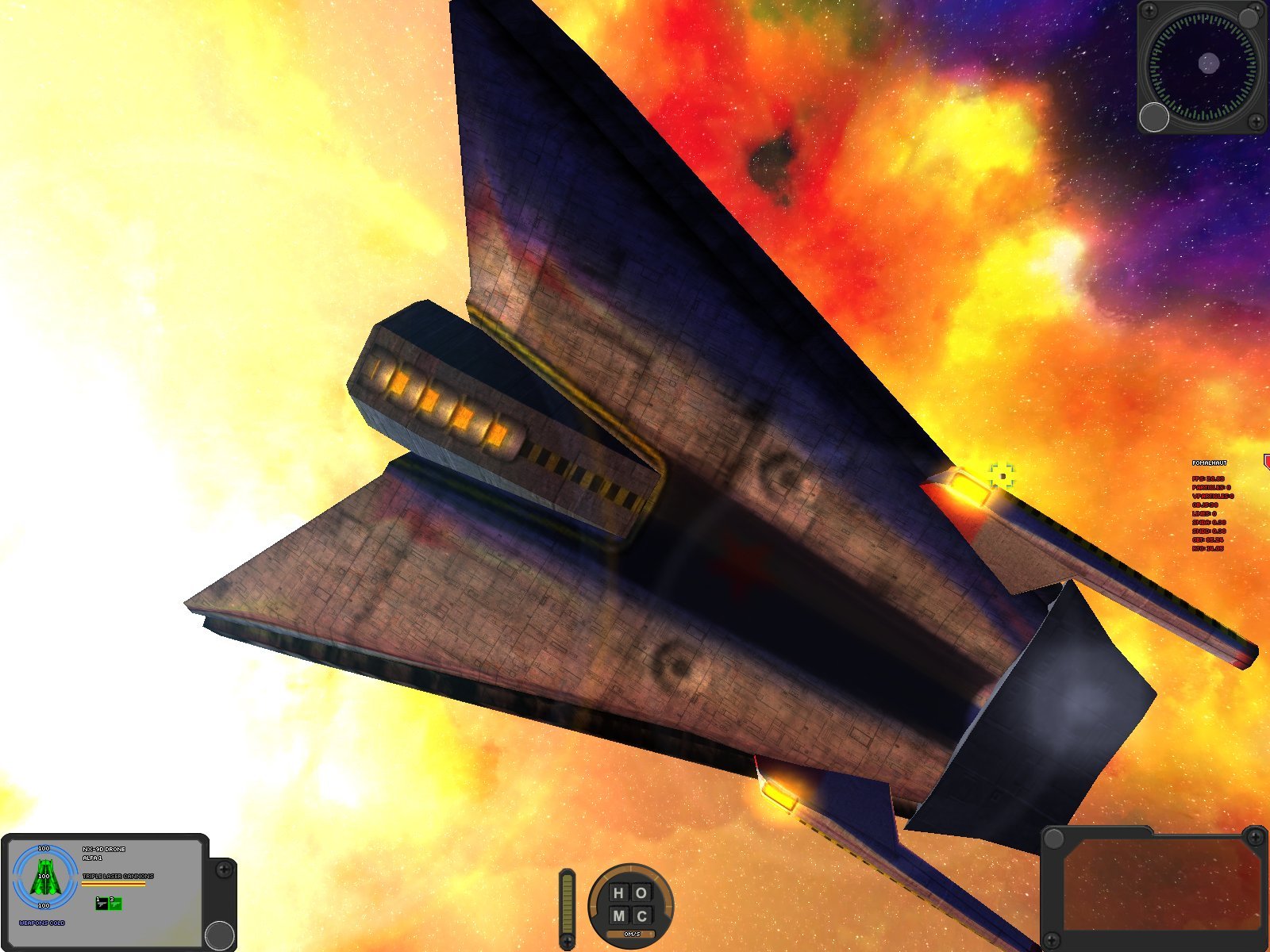Click the 0M/S speed readout

(631, 935)
